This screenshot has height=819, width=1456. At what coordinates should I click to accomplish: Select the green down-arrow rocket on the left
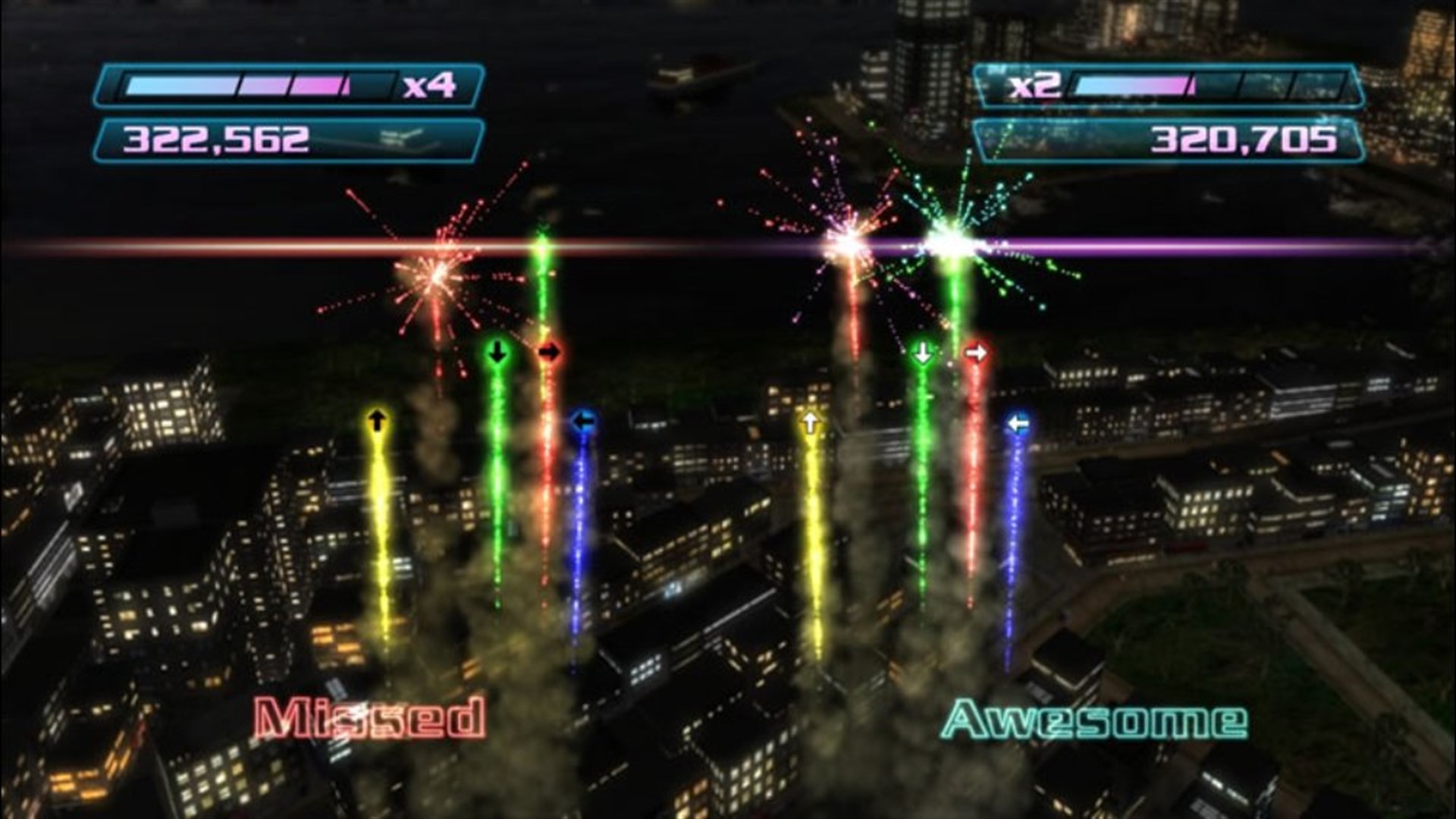click(x=497, y=352)
